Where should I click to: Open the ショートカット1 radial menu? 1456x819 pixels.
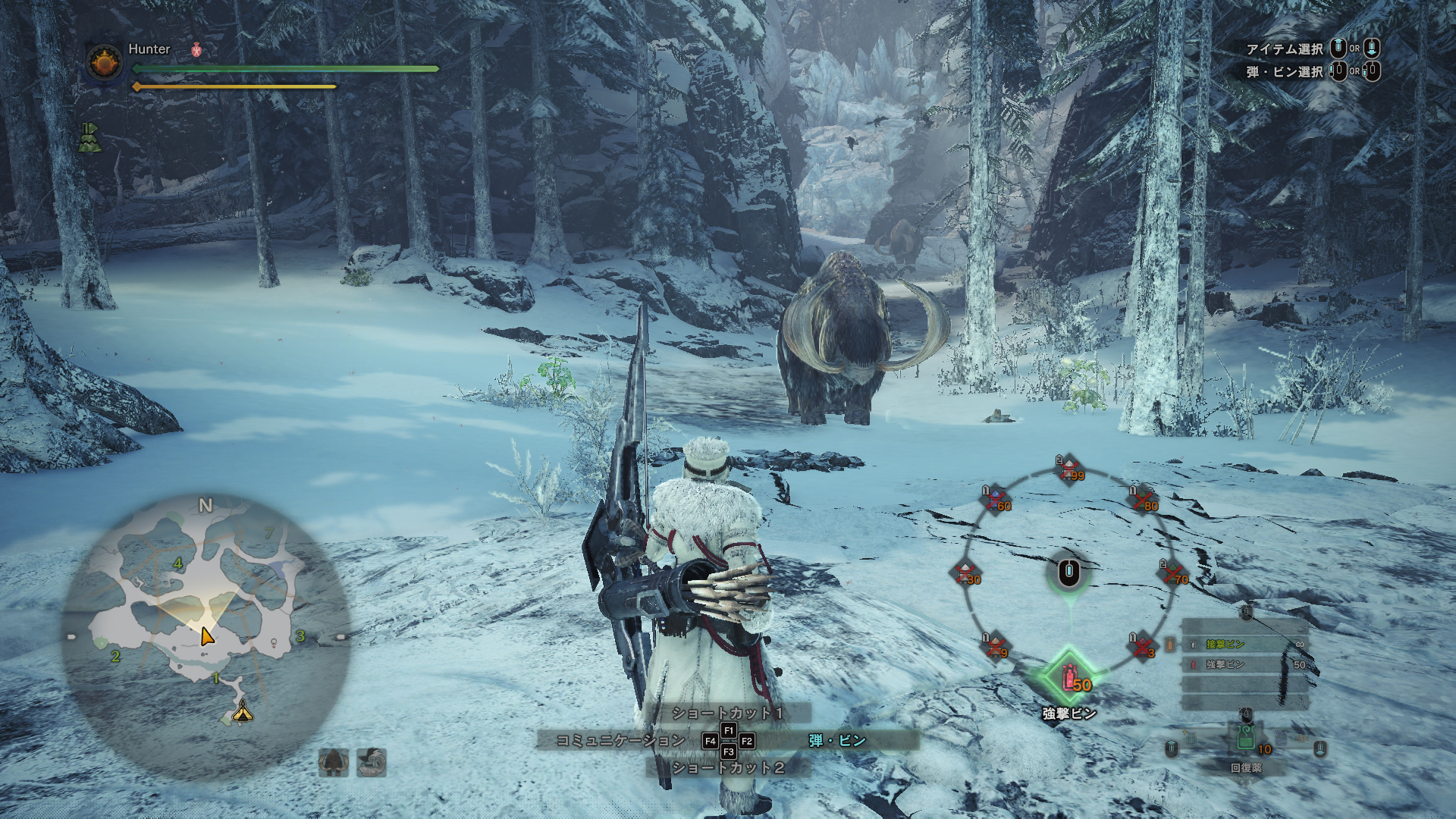(x=728, y=713)
